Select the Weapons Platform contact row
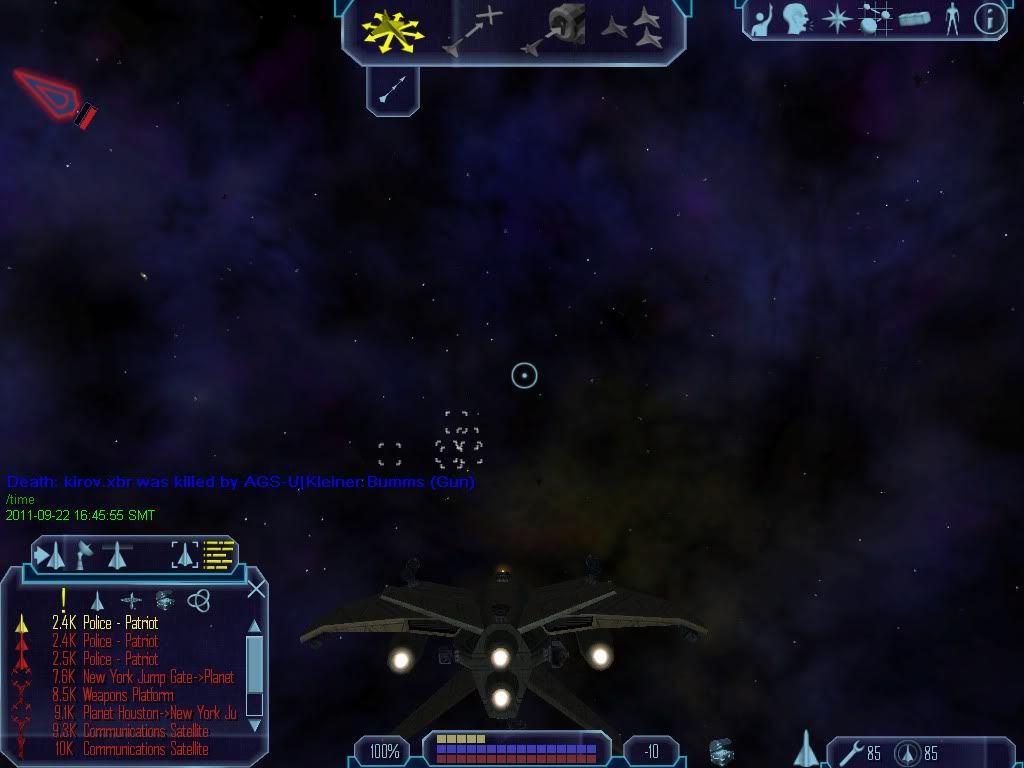1024x768 pixels. [x=128, y=695]
